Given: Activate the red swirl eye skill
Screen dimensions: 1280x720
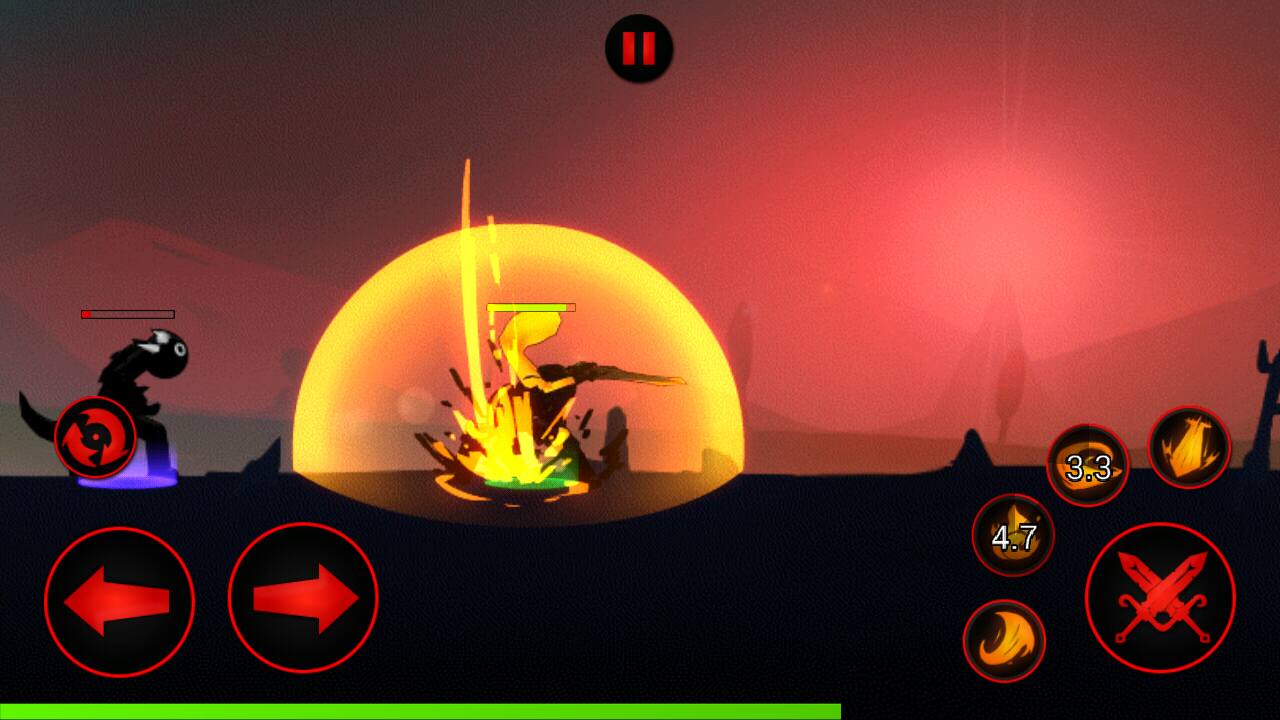Looking at the screenshot, I should (x=95, y=437).
